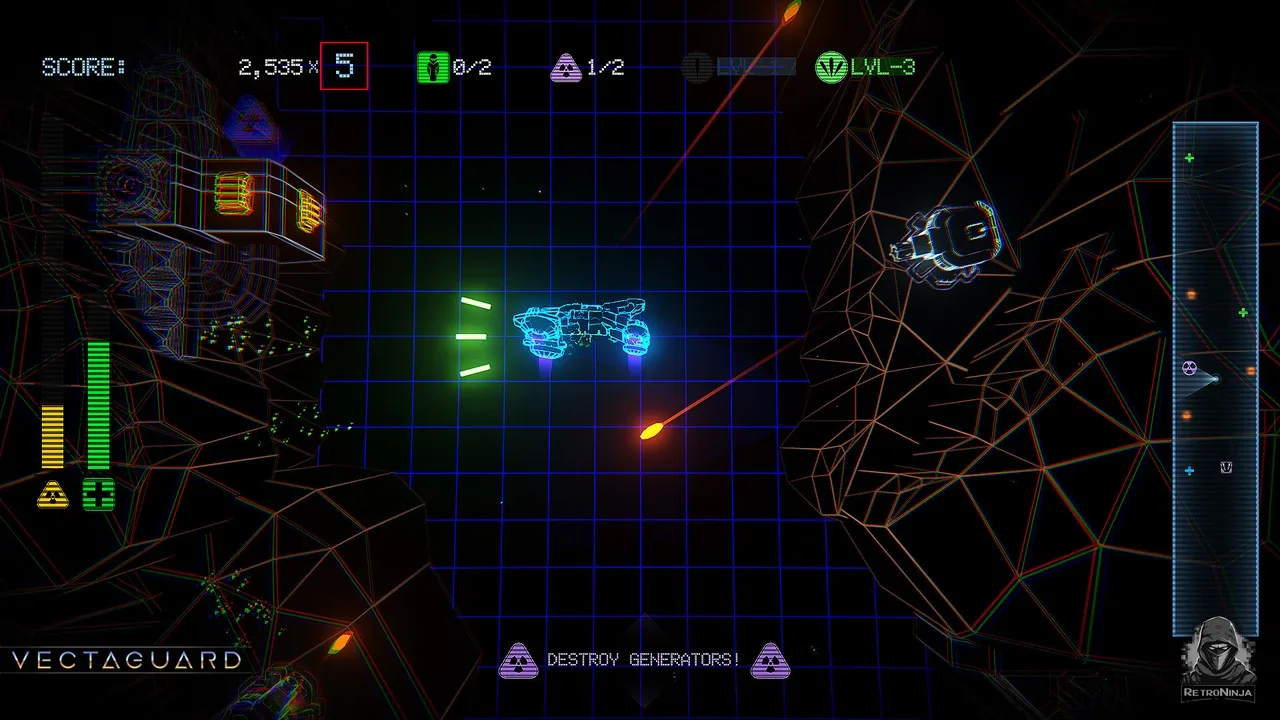Image resolution: width=1280 pixels, height=720 pixels.
Task: Click the Destroy Generators objective message
Action: 643,660
